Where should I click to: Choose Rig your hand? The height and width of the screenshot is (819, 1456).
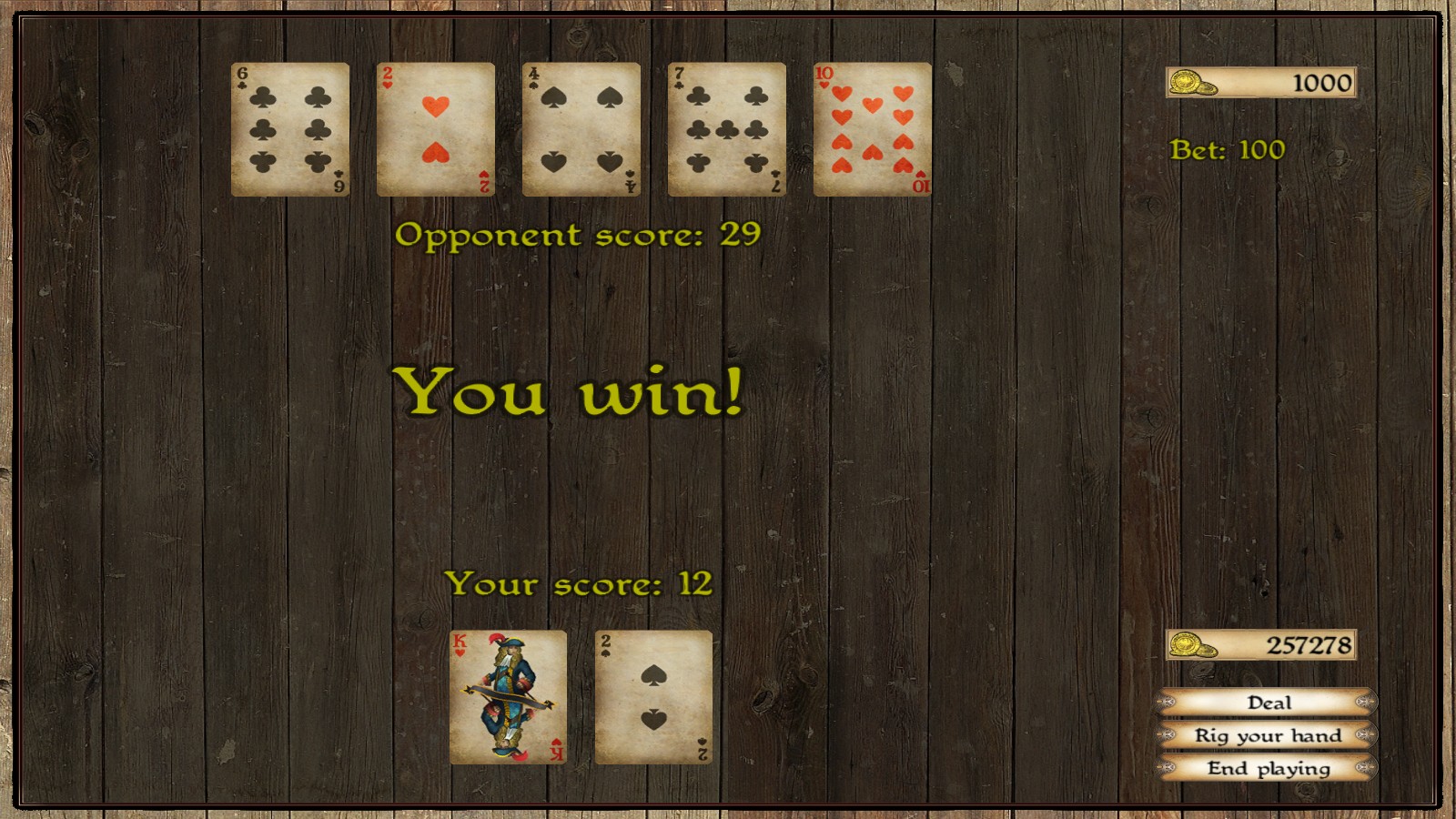coord(1268,735)
